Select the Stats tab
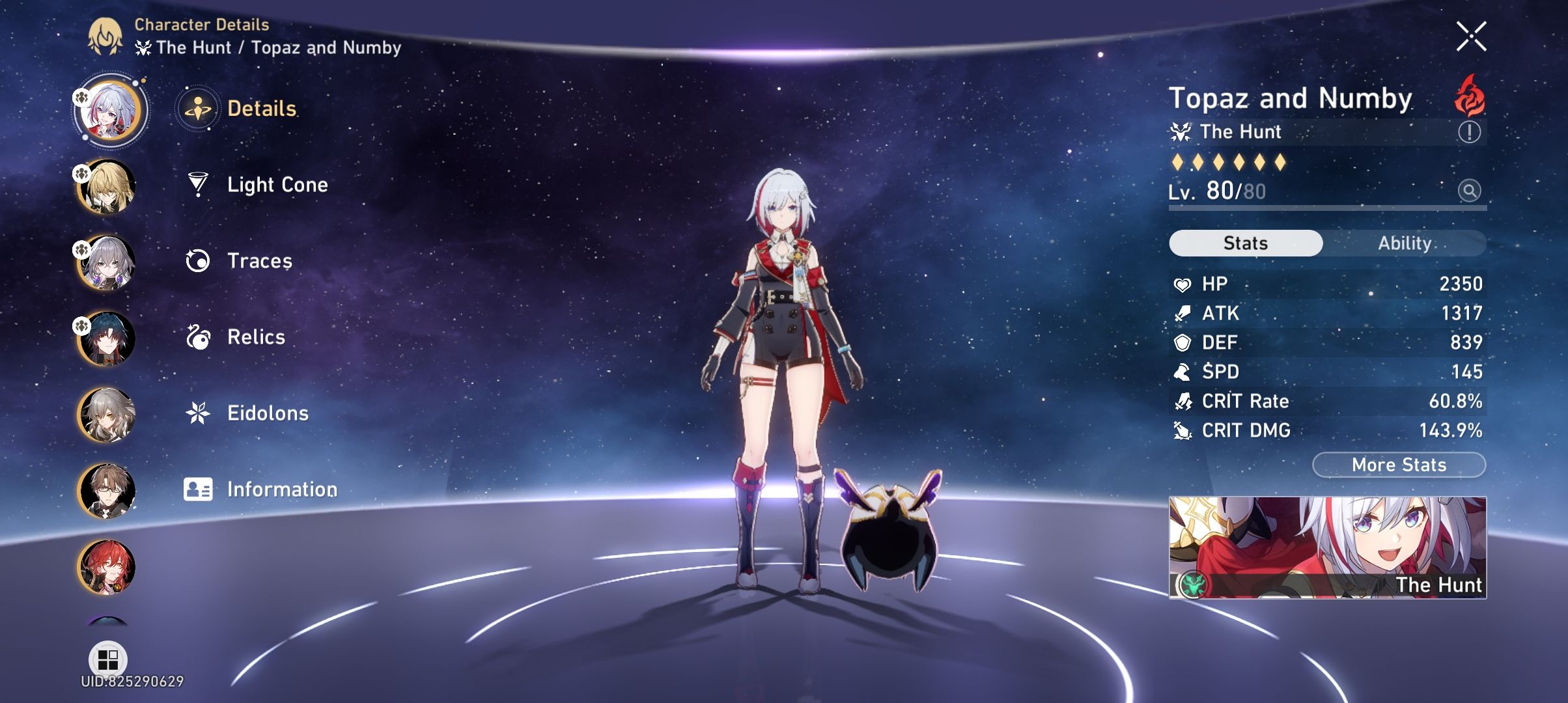 1245,241
